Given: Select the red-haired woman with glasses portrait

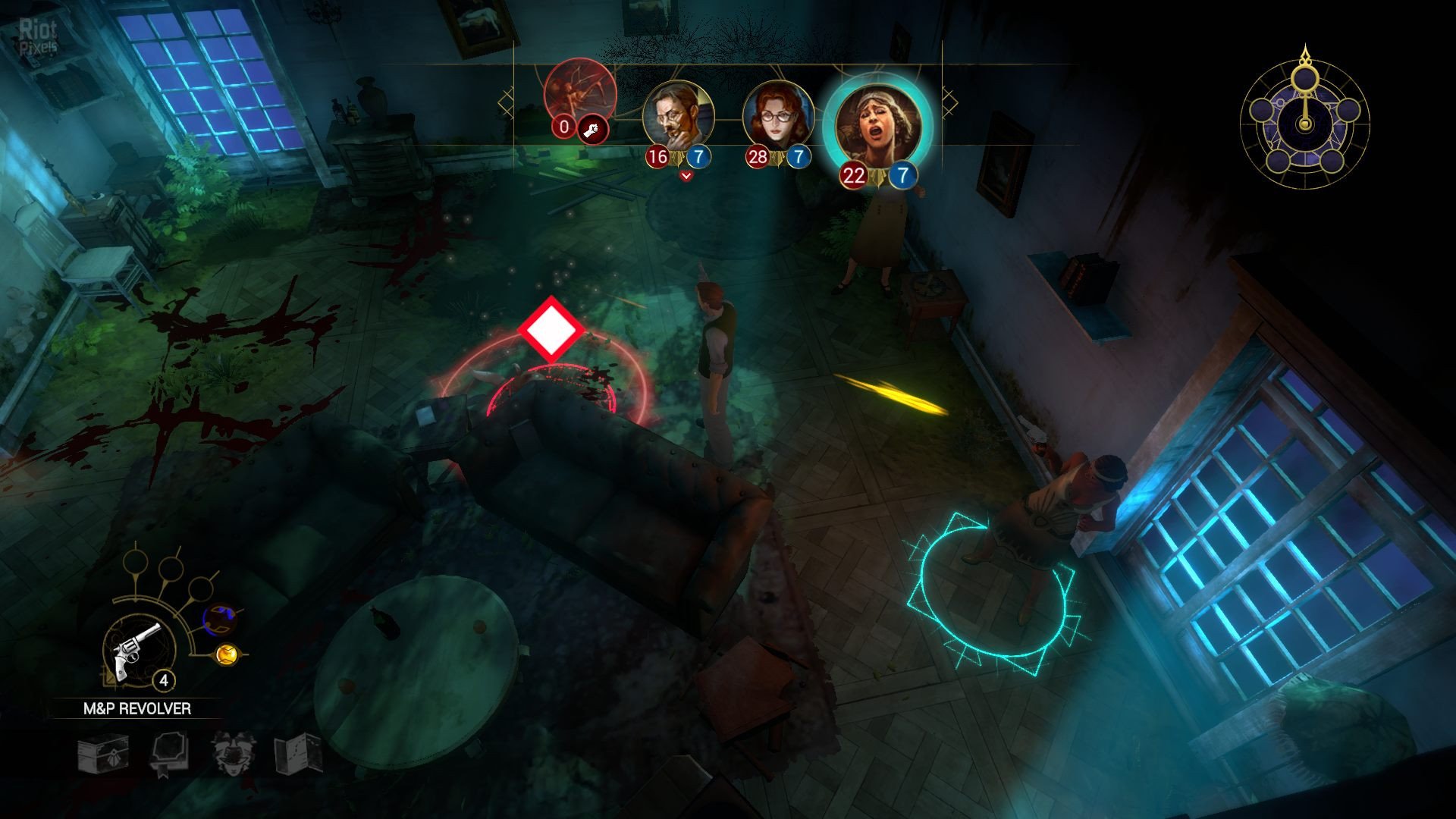Looking at the screenshot, I should tap(777, 117).
